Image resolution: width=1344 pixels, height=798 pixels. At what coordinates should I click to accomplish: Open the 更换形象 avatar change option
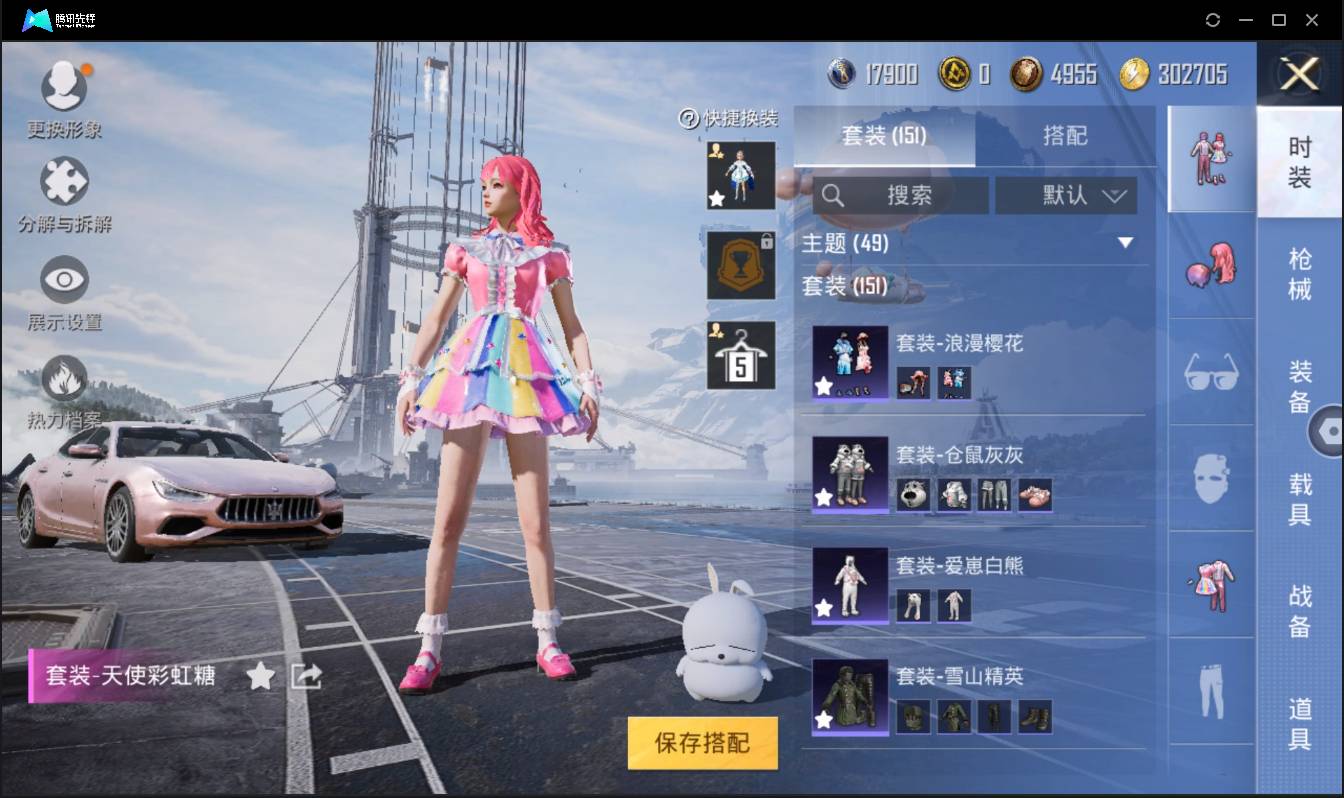(x=64, y=88)
